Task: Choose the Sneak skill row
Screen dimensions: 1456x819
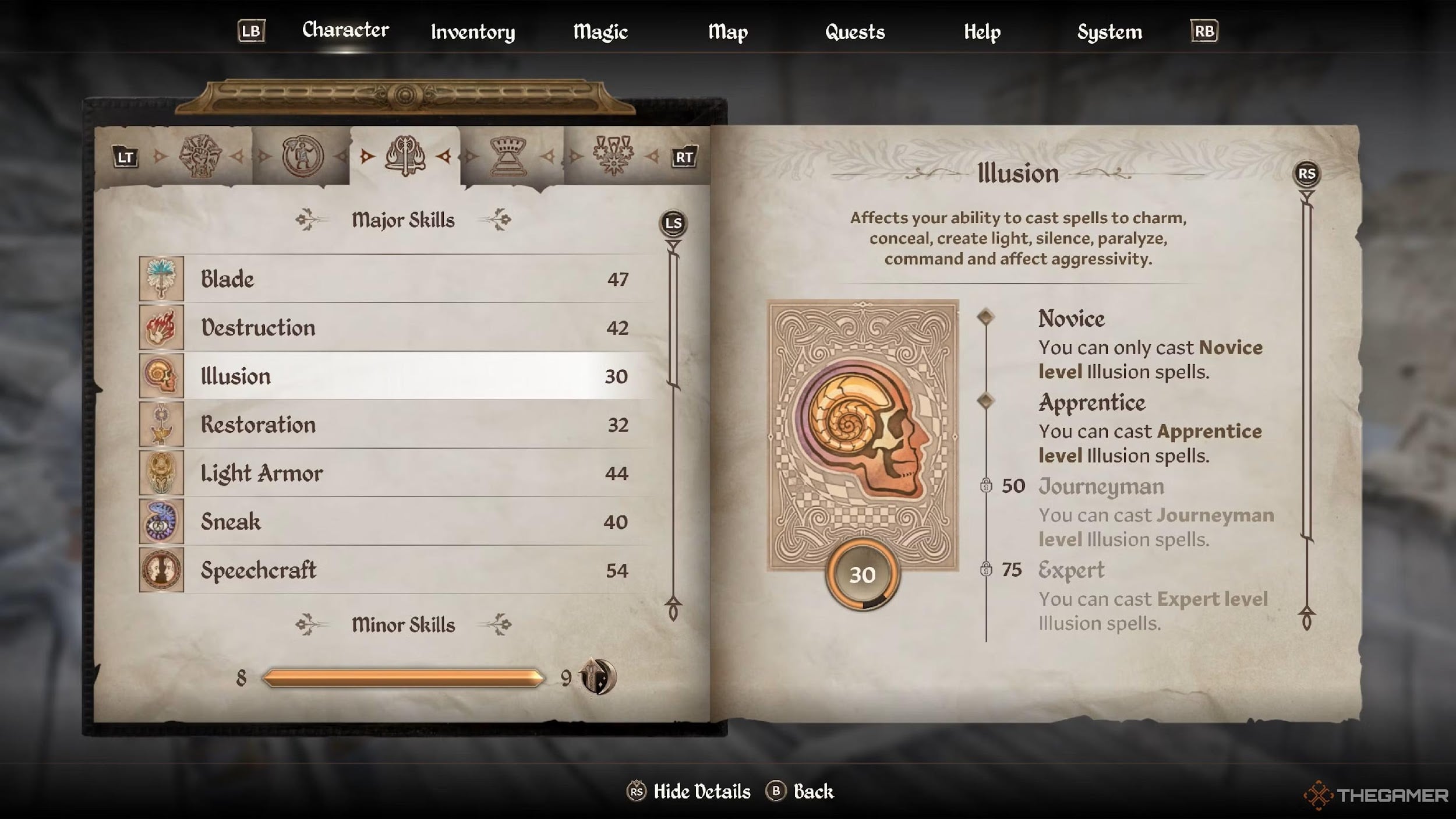Action: pyautogui.click(x=396, y=521)
